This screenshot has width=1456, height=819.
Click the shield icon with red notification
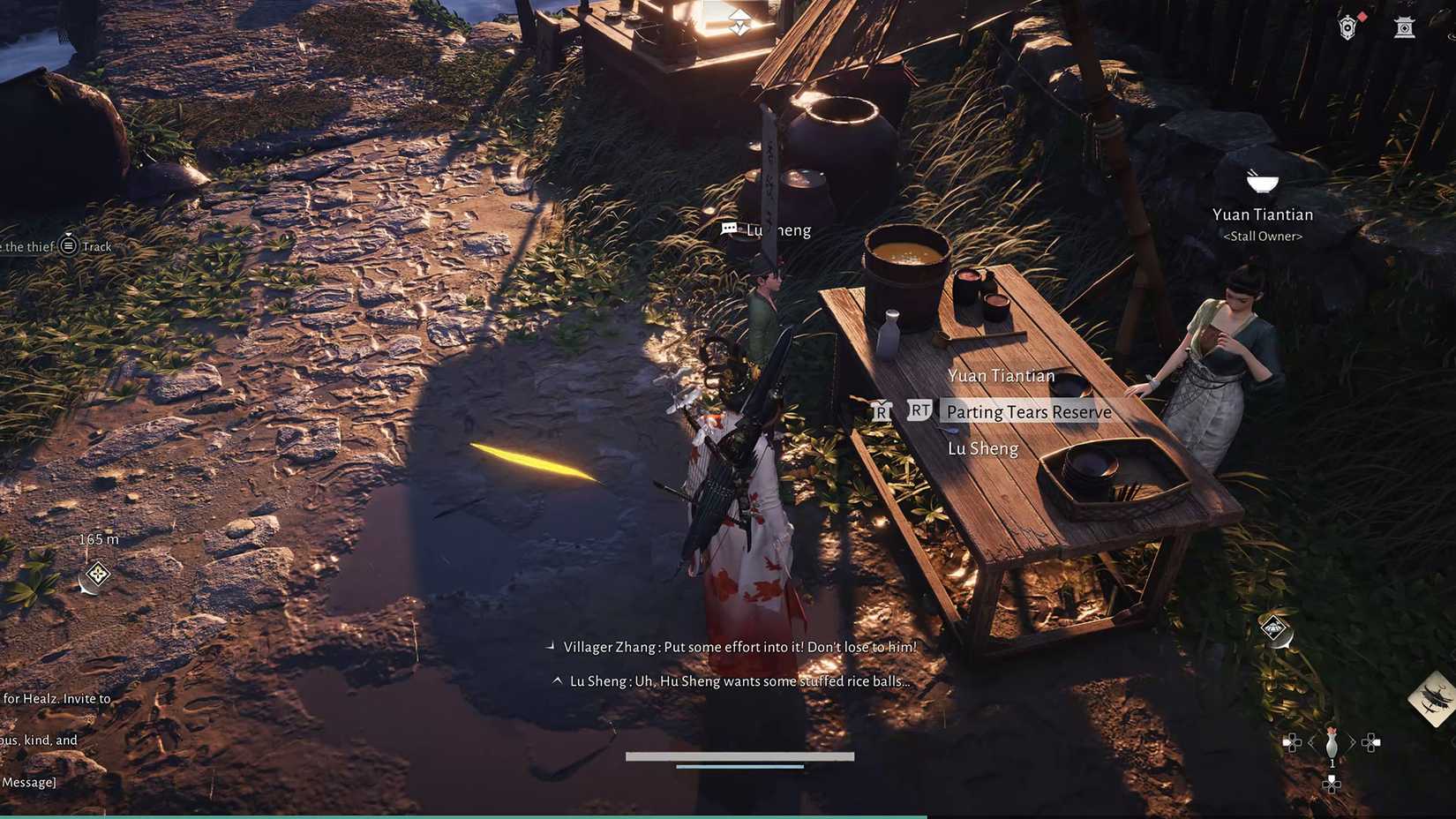[x=1347, y=28]
